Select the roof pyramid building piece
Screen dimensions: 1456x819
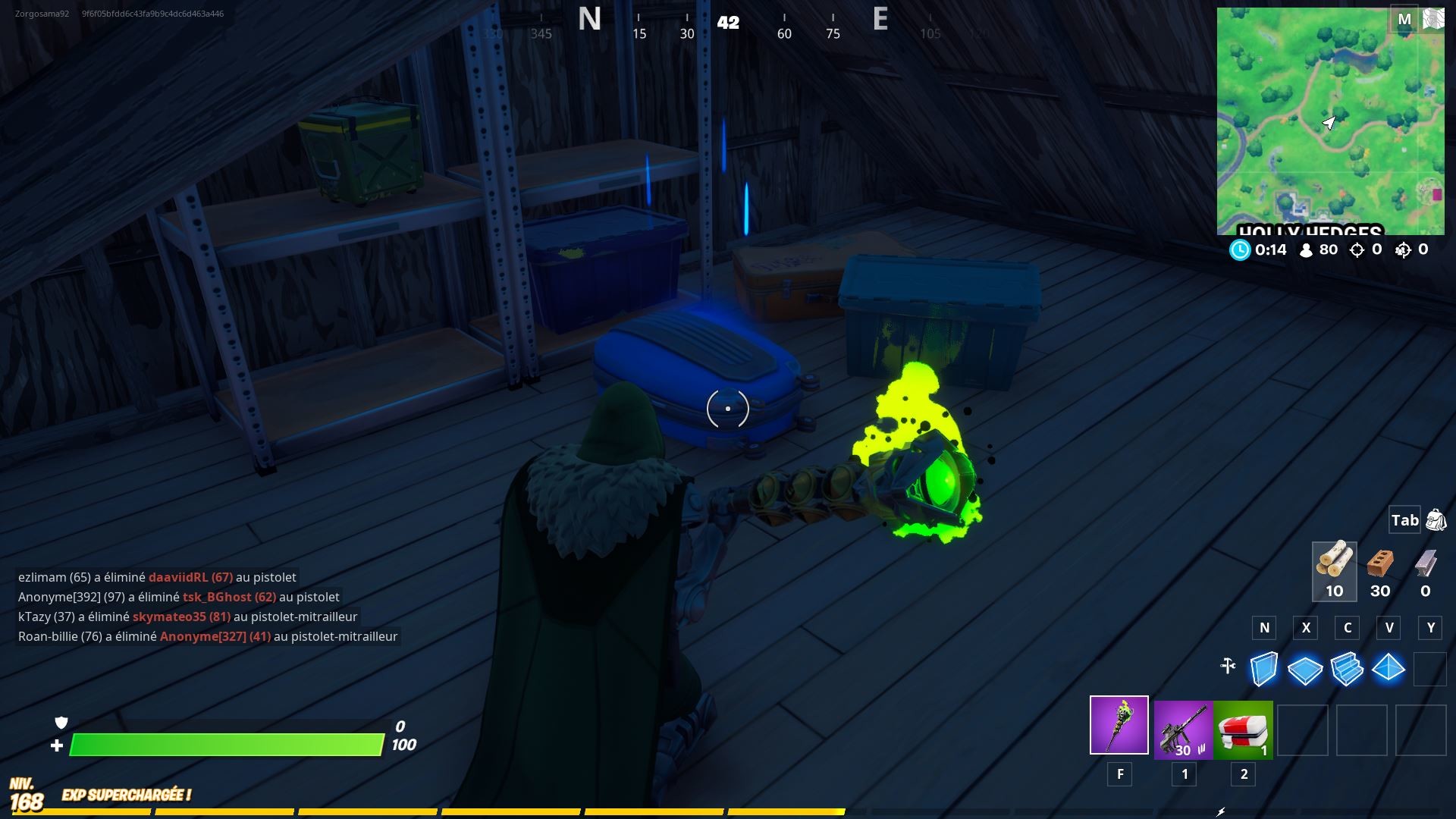point(1390,669)
